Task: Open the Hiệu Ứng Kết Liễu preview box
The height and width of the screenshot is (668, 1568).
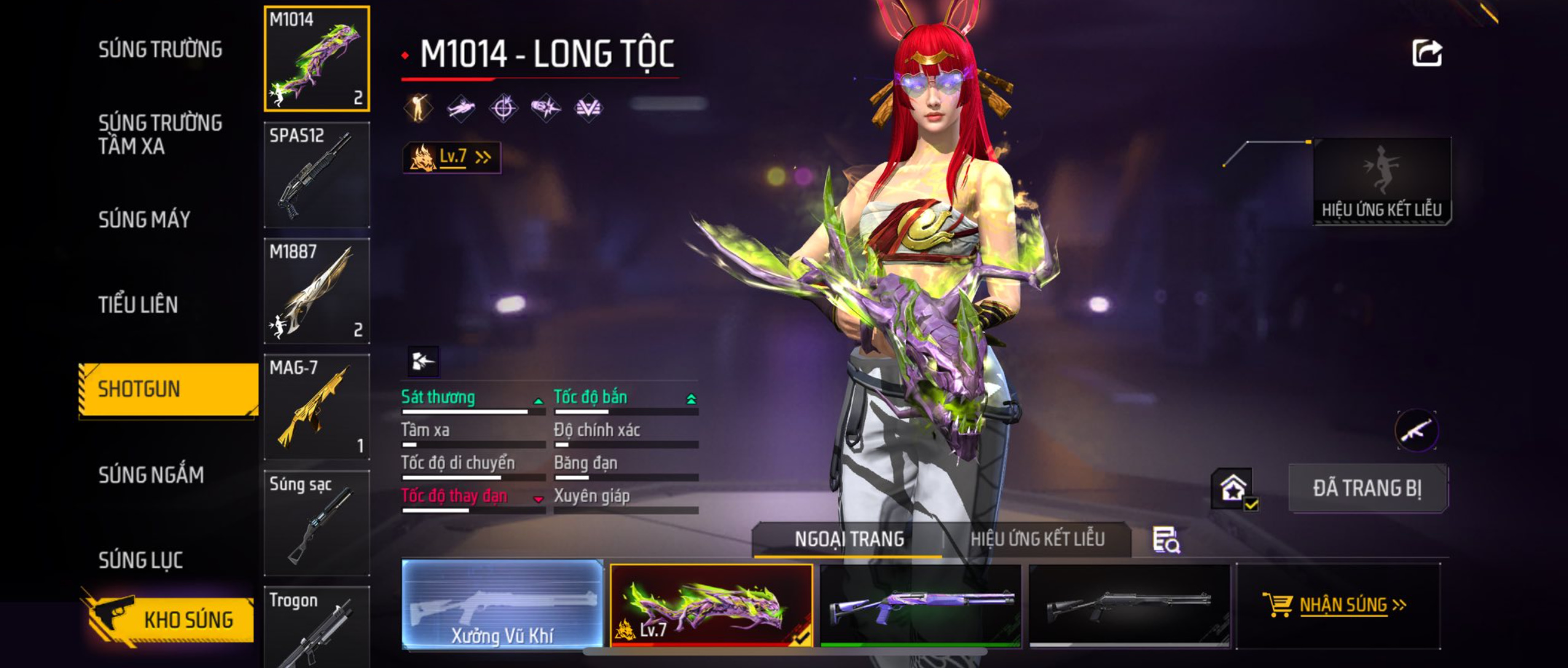Action: coord(1382,181)
